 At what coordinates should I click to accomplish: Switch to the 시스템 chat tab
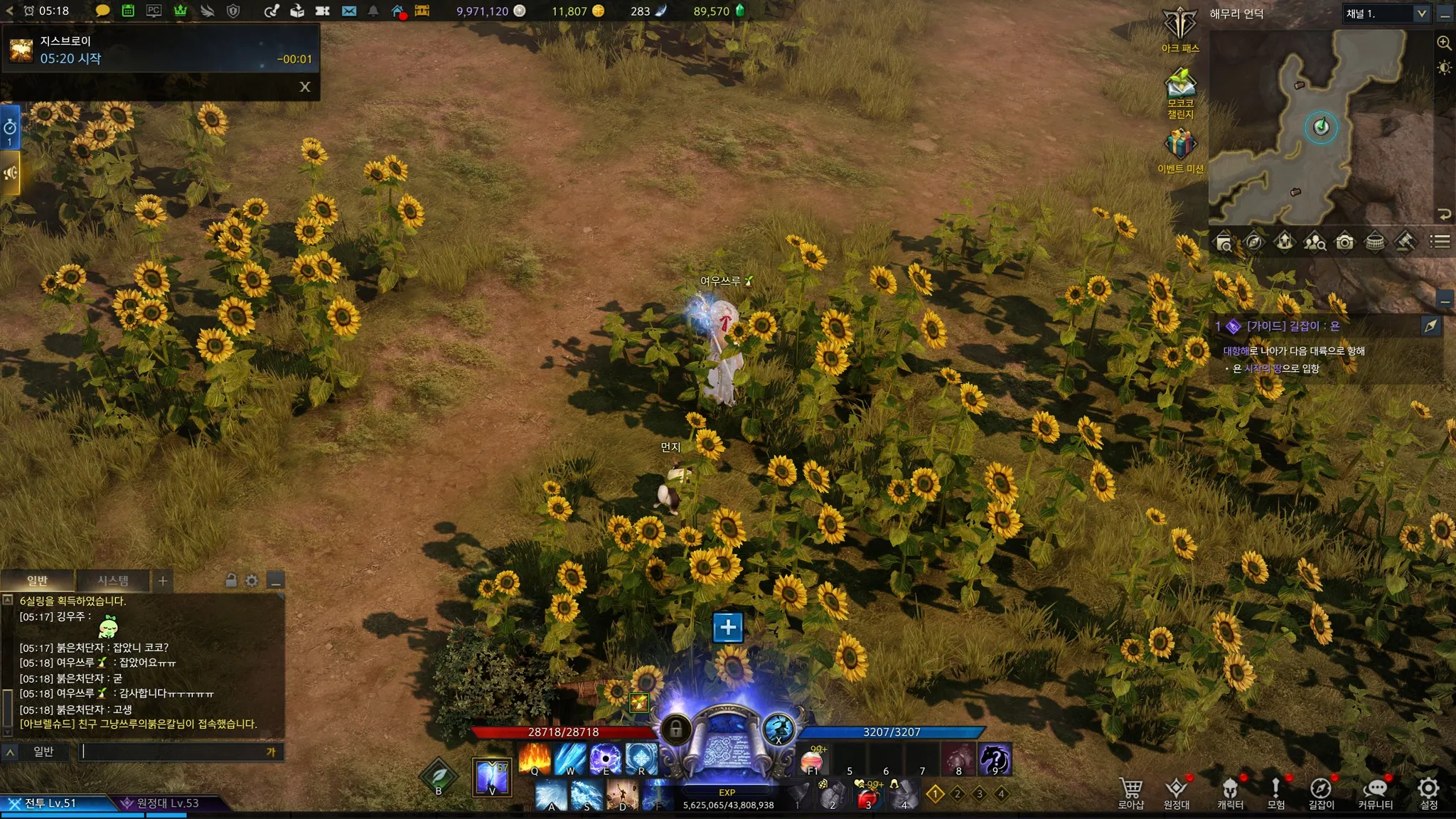point(113,581)
